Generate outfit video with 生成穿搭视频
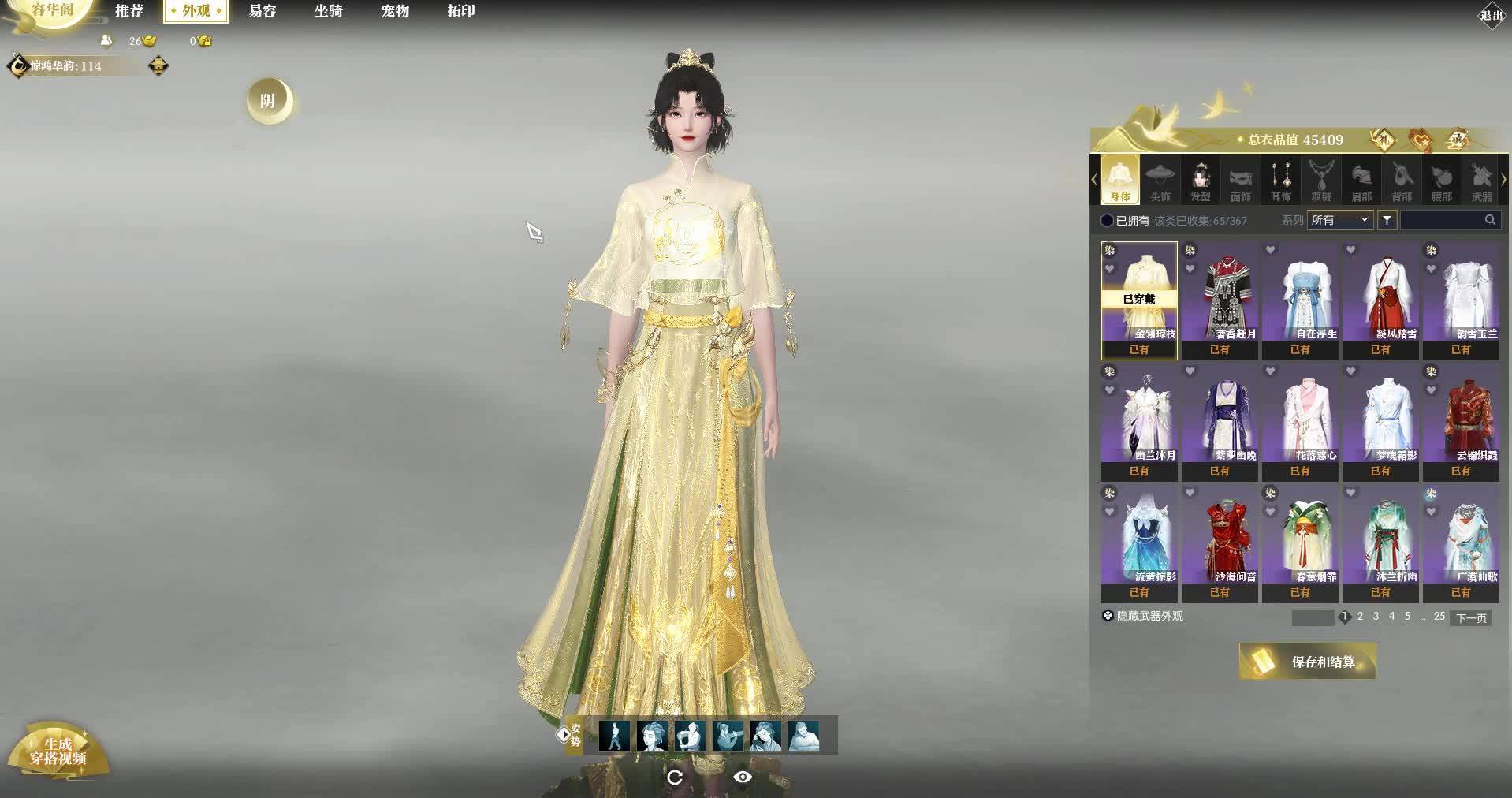The height and width of the screenshot is (798, 1512). click(58, 751)
